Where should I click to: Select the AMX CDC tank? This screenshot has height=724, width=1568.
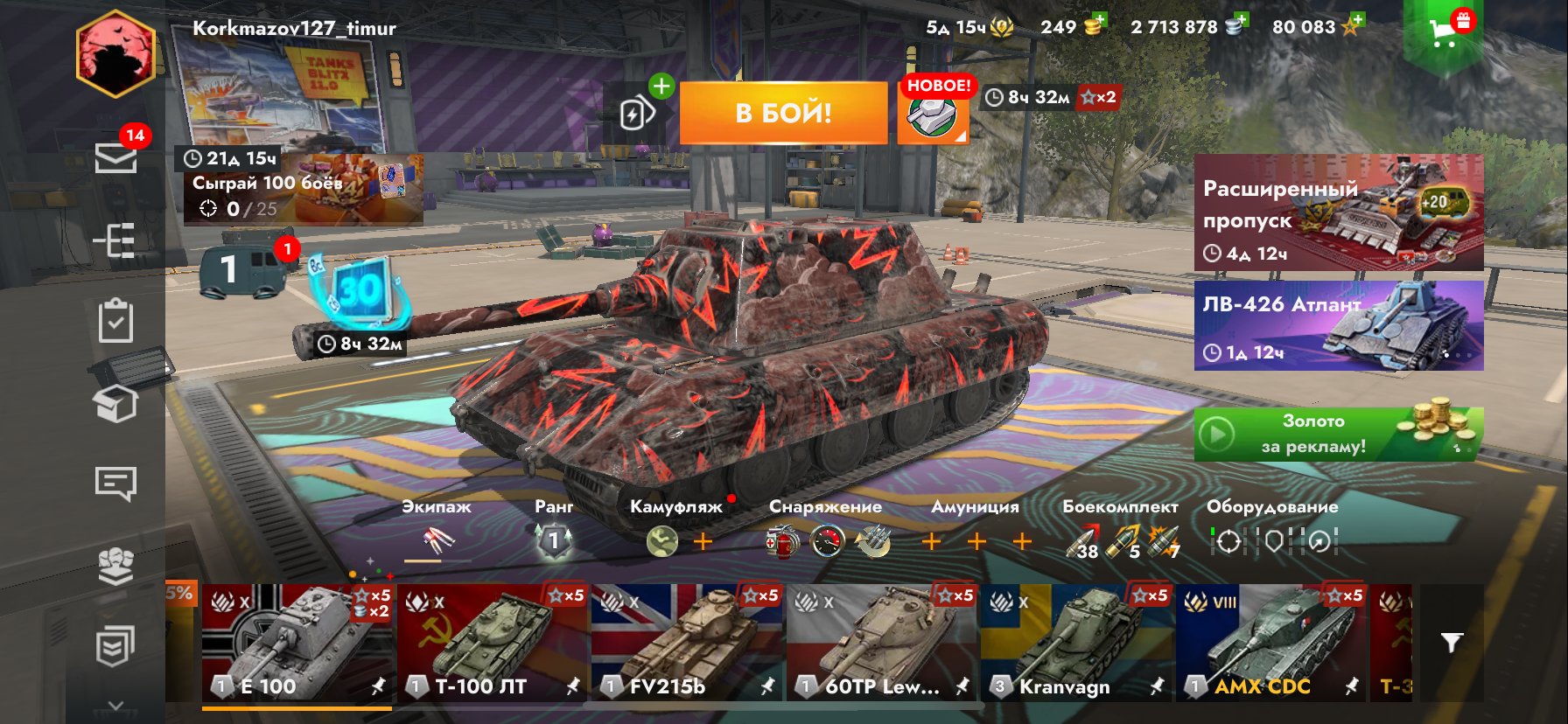(1270, 643)
